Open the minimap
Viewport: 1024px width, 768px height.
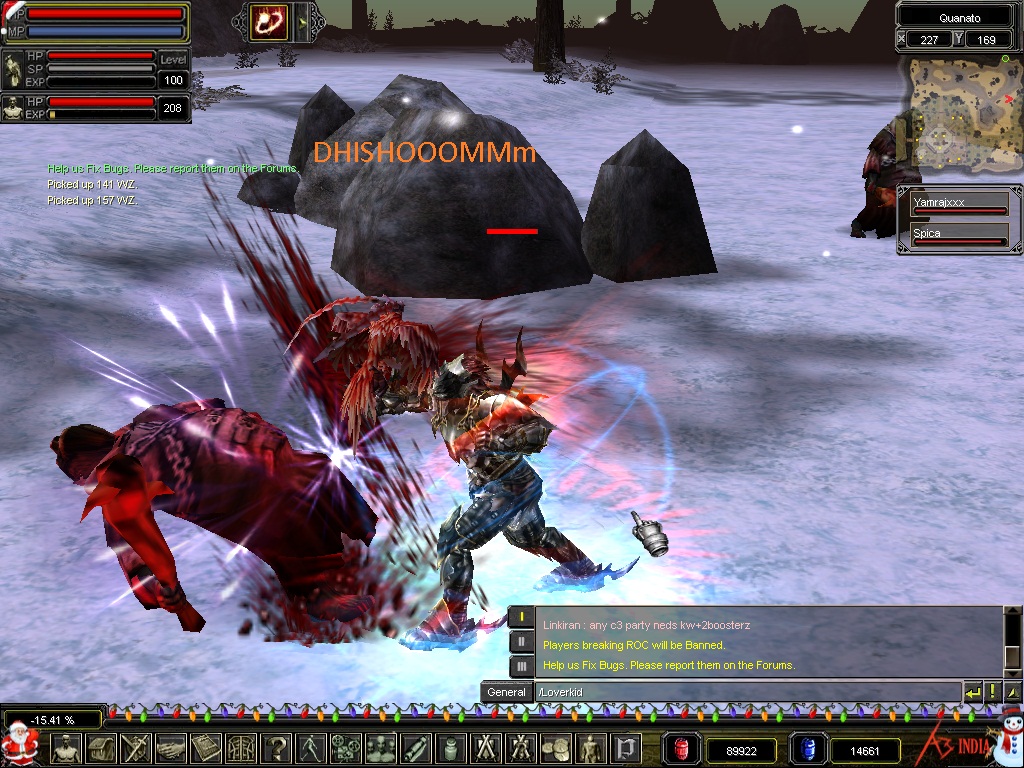click(x=959, y=110)
